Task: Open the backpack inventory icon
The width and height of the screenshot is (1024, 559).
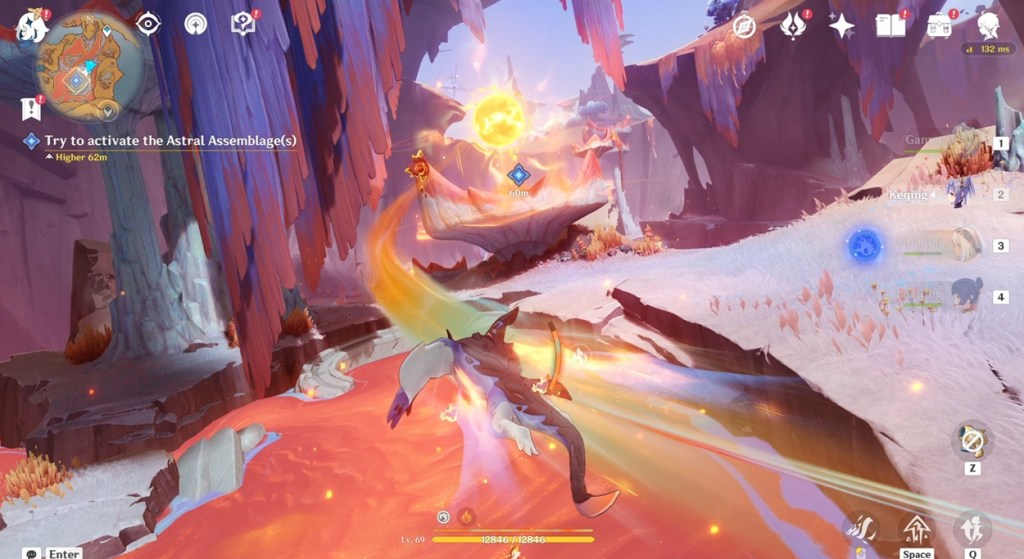Action: tap(939, 25)
